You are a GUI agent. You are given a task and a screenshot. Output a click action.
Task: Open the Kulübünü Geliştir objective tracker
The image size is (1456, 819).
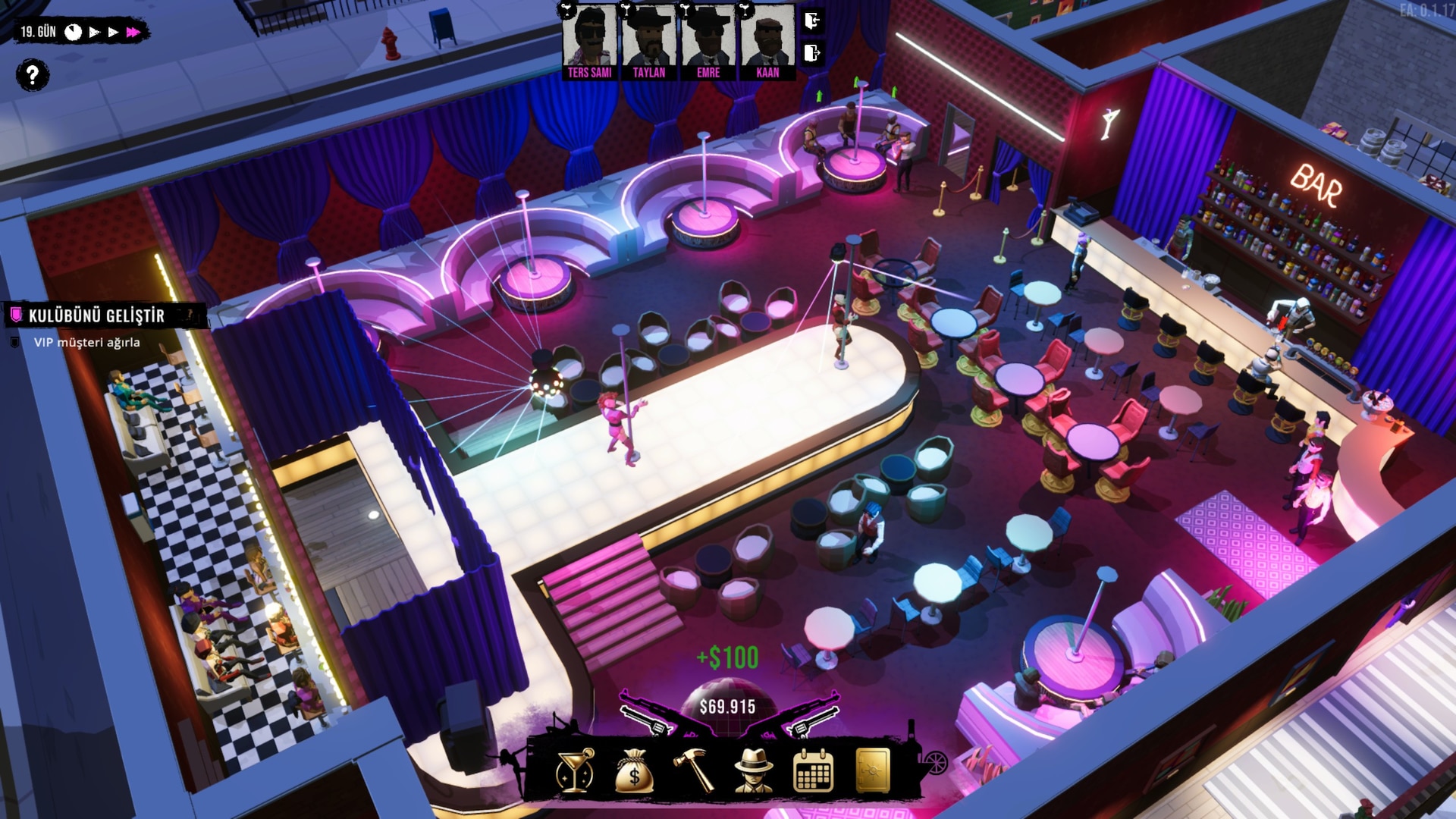click(96, 315)
